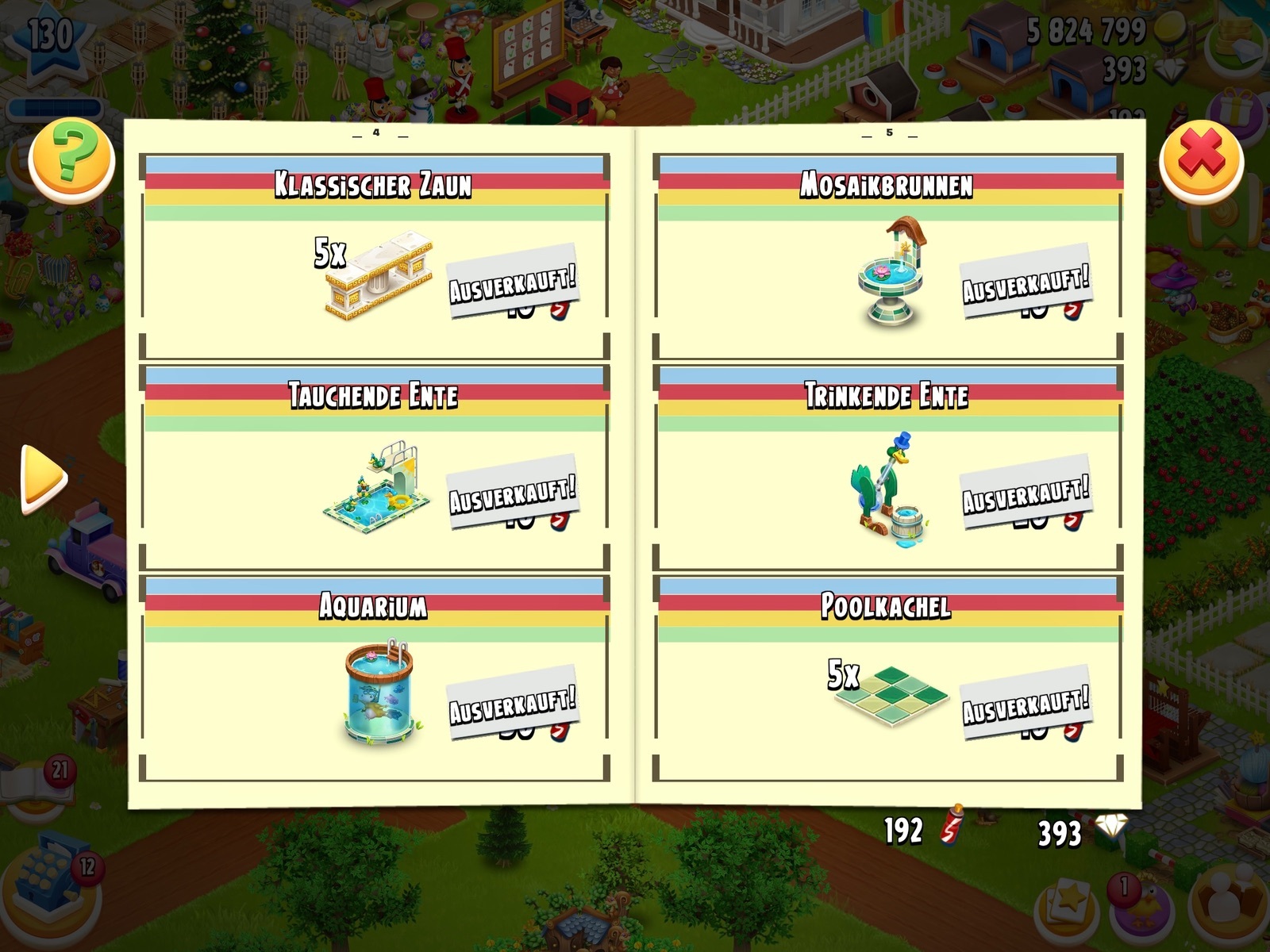
Task: Open help via the green question mark
Action: point(71,159)
